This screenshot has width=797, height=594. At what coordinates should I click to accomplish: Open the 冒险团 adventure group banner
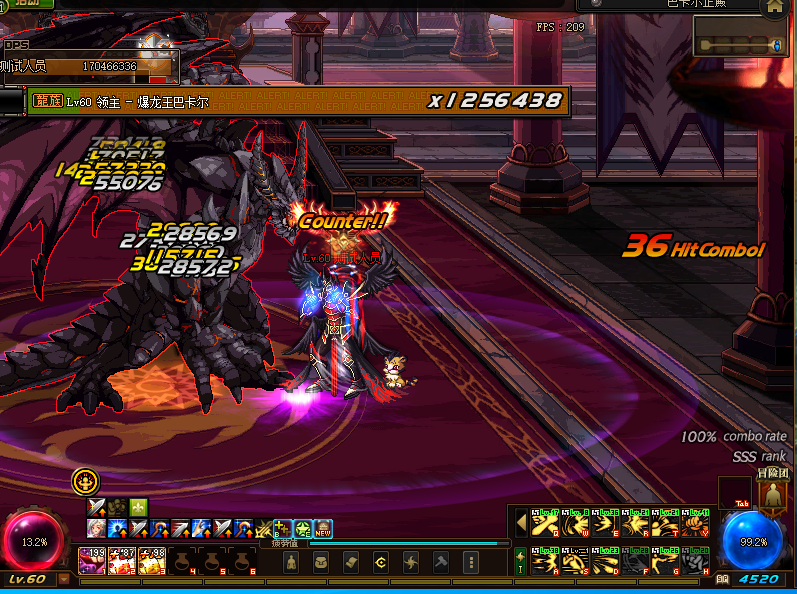coord(771,491)
